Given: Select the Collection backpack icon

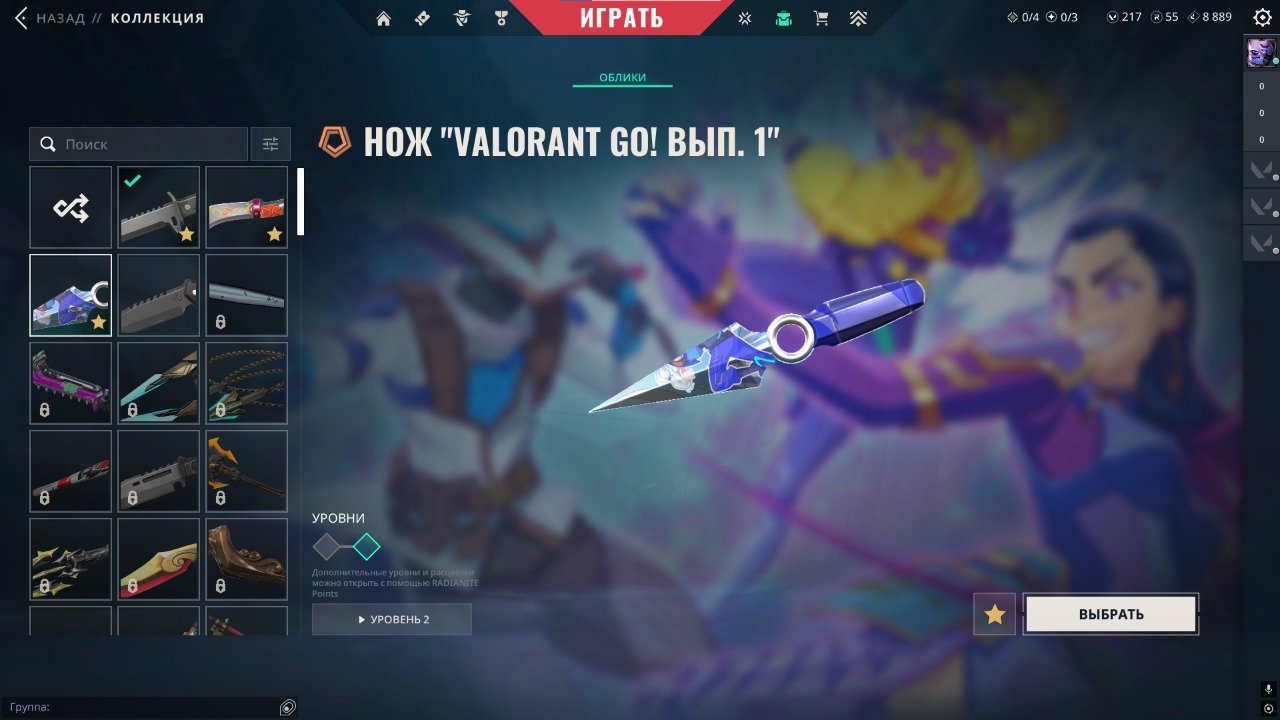Looking at the screenshot, I should (x=784, y=18).
